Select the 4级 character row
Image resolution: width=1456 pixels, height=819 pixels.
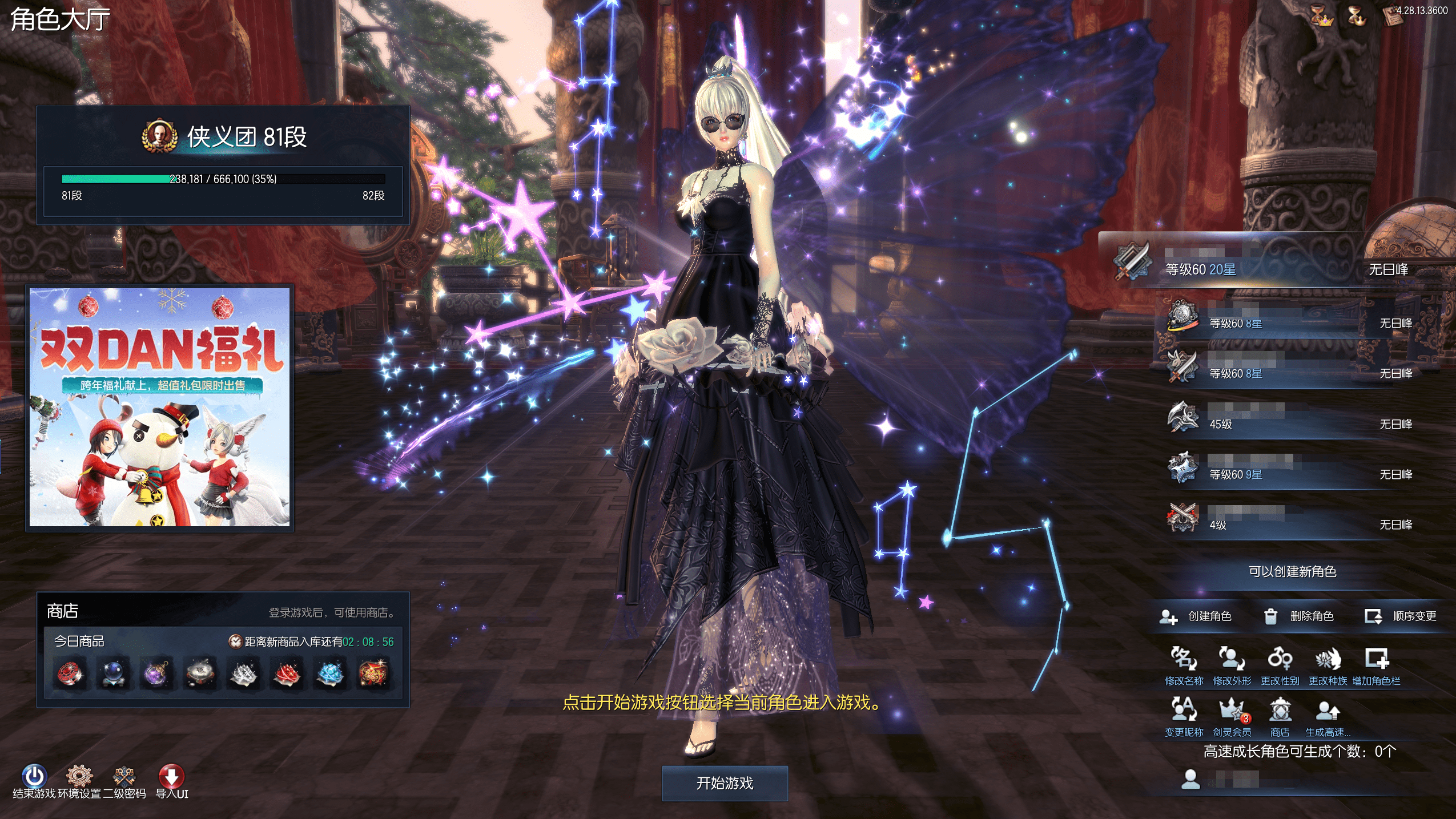[1290, 518]
